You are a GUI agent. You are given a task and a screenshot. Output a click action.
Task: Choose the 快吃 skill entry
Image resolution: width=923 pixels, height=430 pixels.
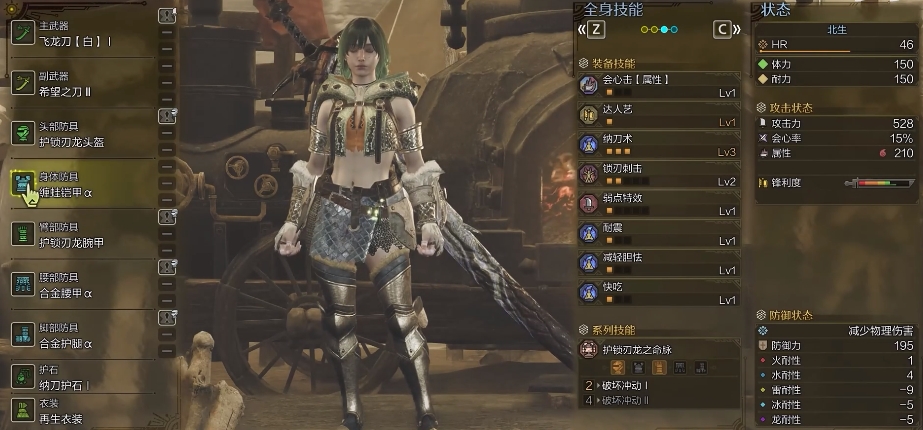tap(660, 292)
